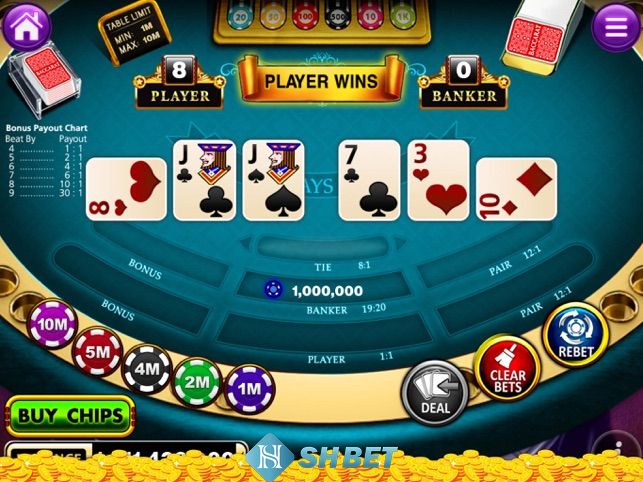Open the Buy Chips shop
643x482 pixels.
click(70, 414)
